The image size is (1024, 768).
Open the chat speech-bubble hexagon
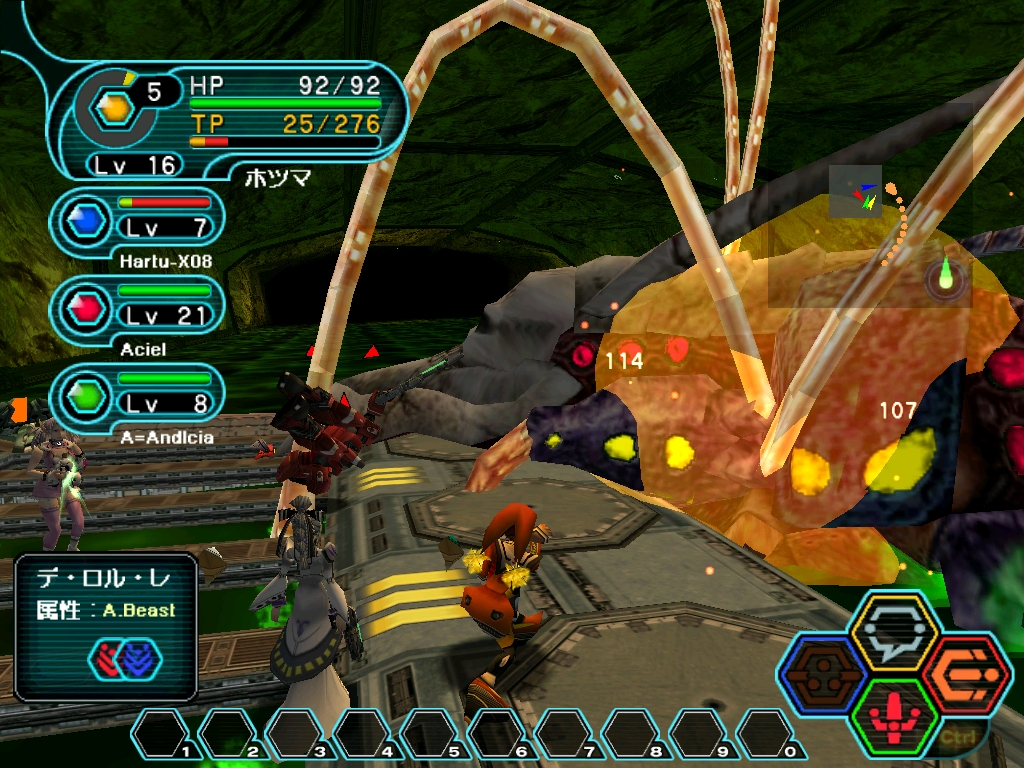pos(893,634)
